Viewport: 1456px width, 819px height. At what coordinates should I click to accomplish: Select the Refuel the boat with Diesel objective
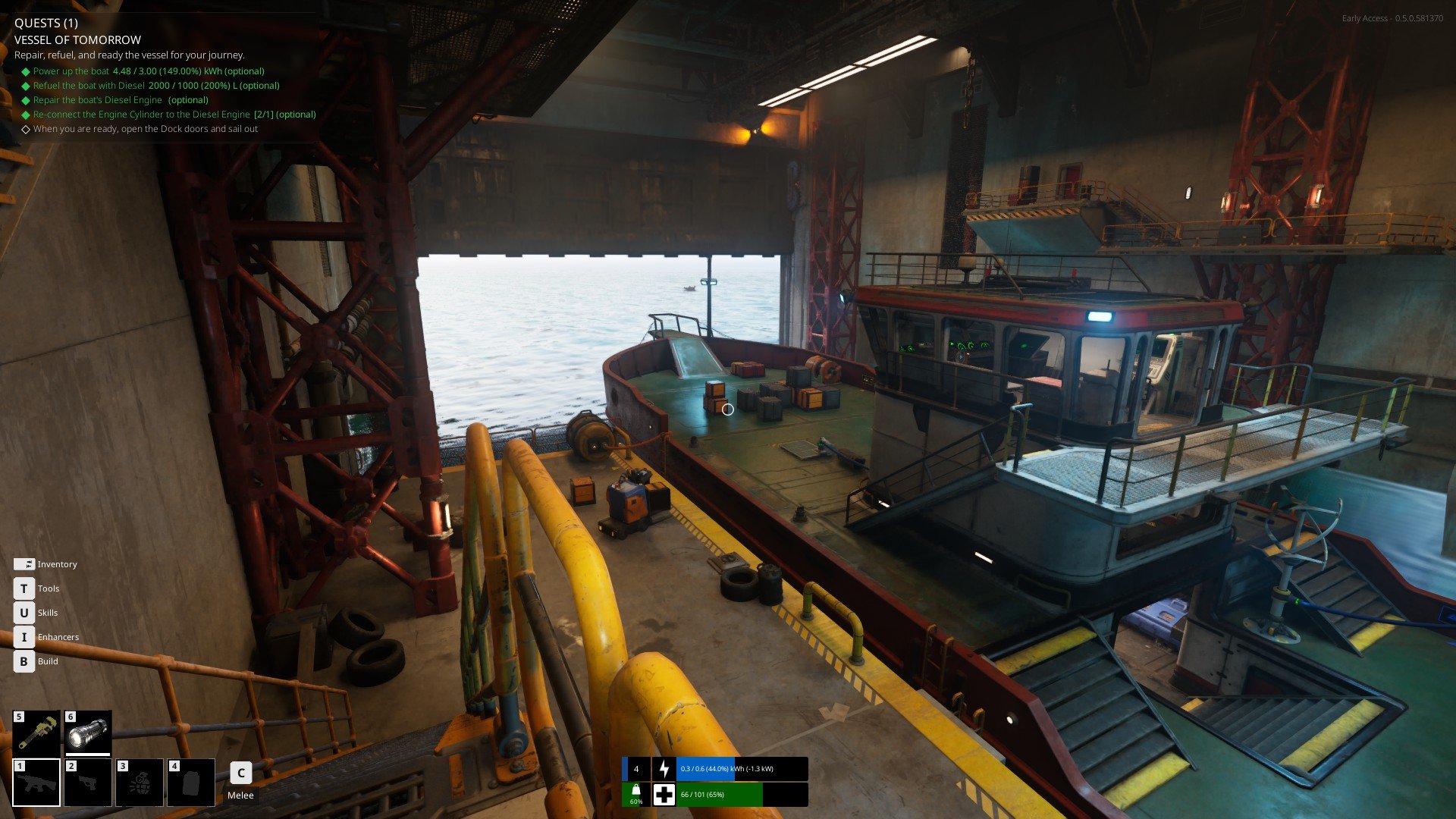pos(156,86)
